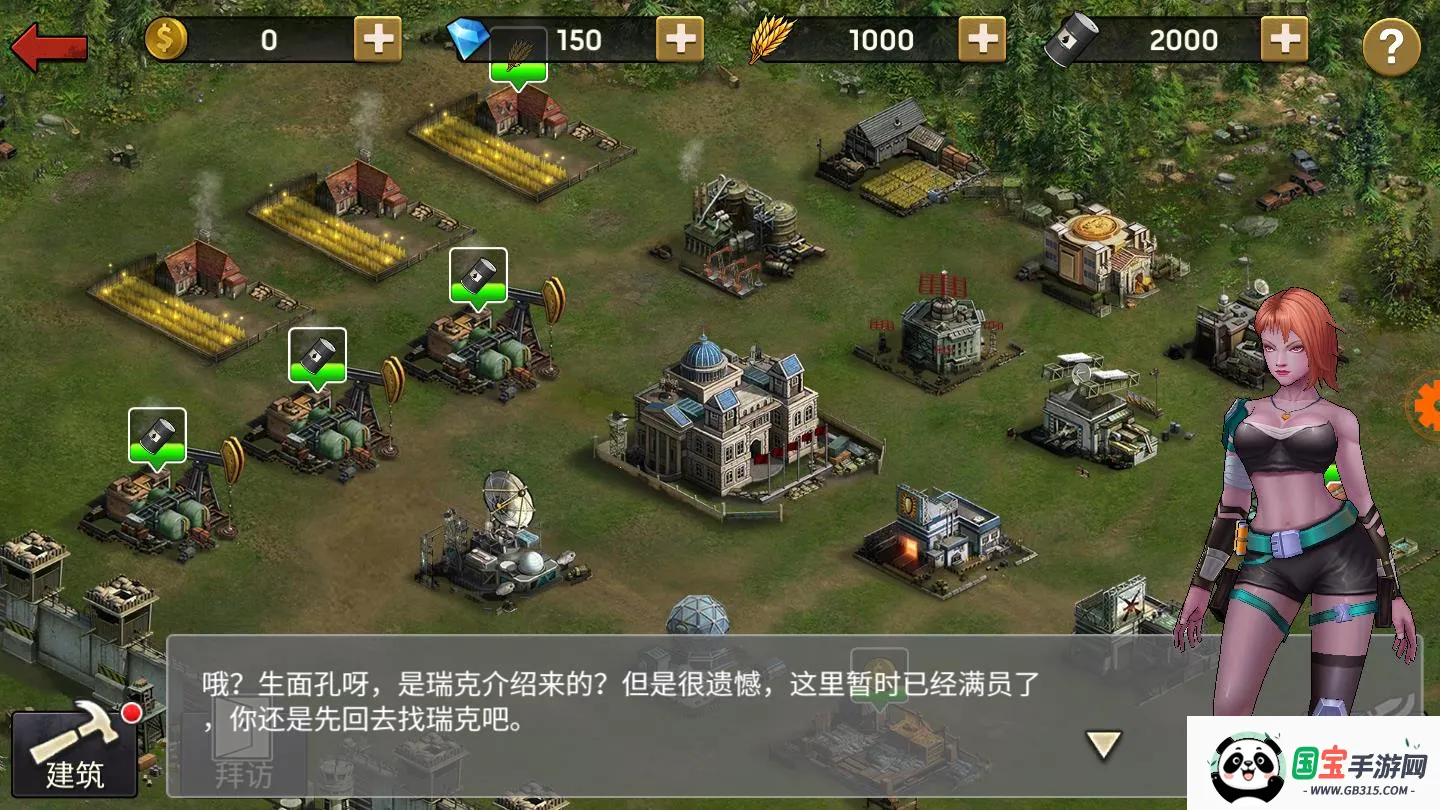Collect the oil barrel above the middle derrick
This screenshot has height=810, width=1440.
coord(318,353)
